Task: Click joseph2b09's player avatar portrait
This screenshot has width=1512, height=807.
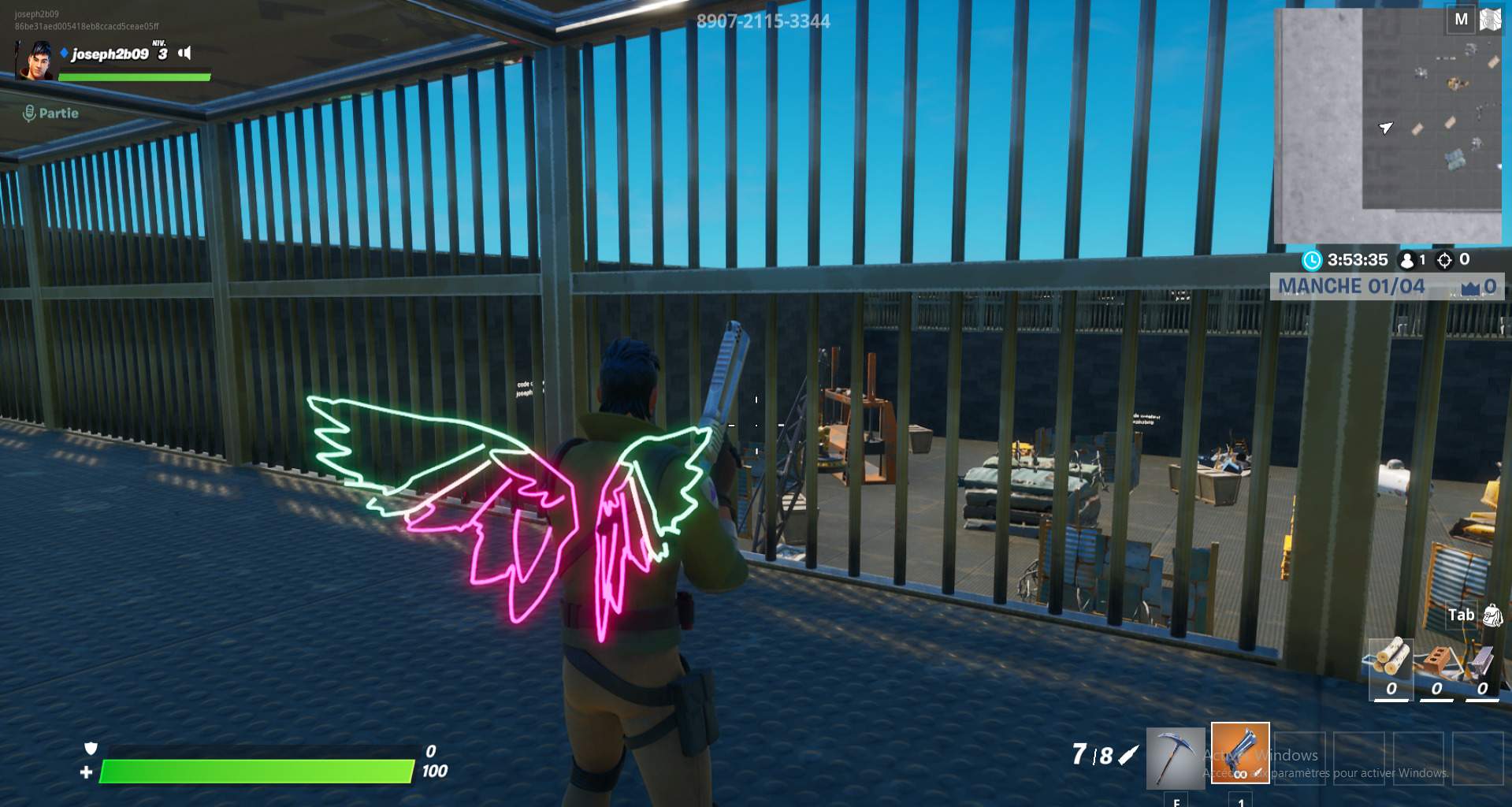Action: click(37, 61)
